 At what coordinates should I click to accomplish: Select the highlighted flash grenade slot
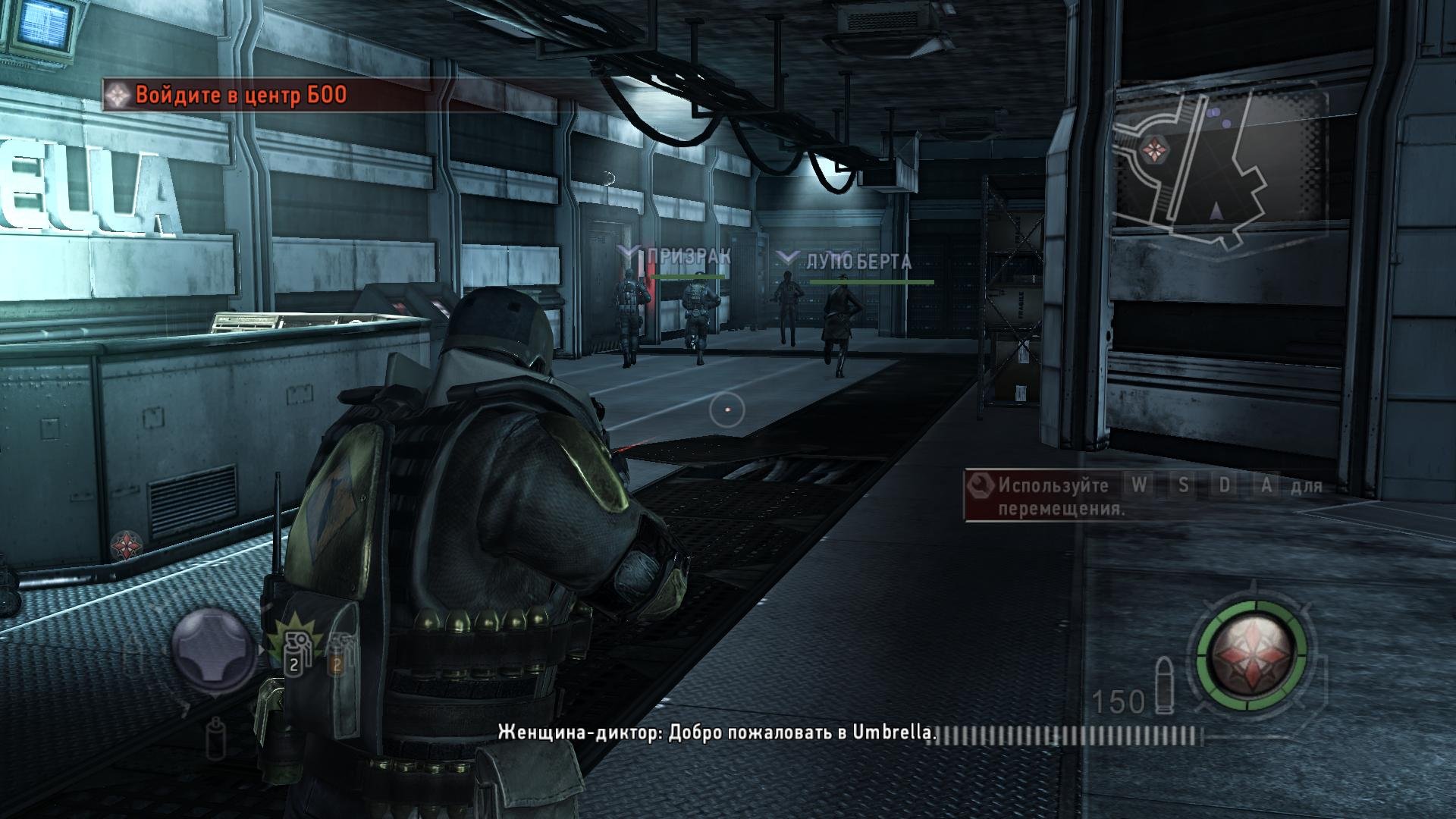(296, 650)
